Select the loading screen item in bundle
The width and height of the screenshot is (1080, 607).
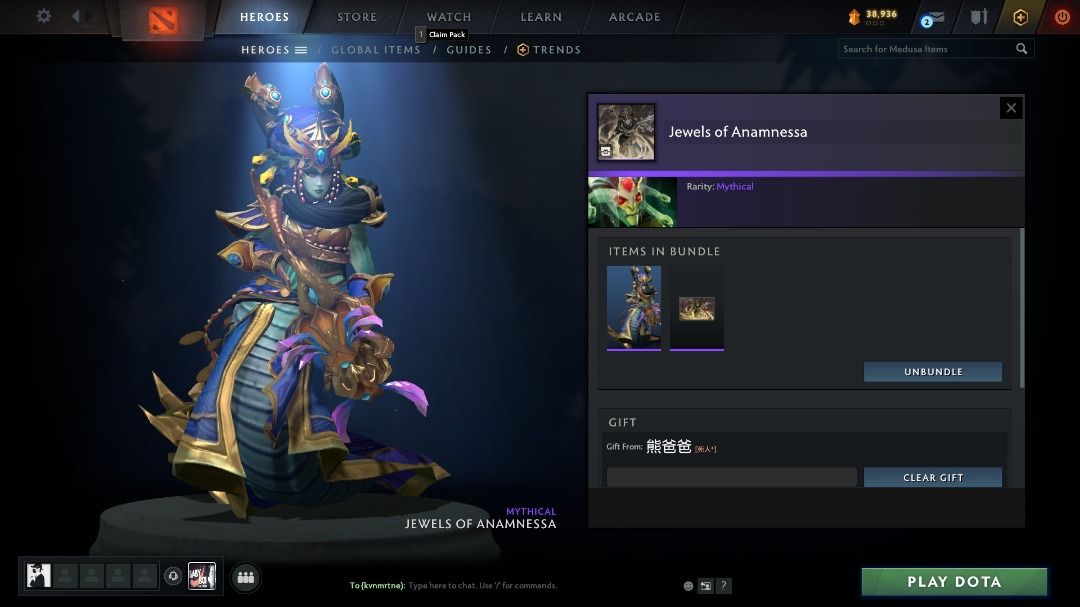coord(697,308)
